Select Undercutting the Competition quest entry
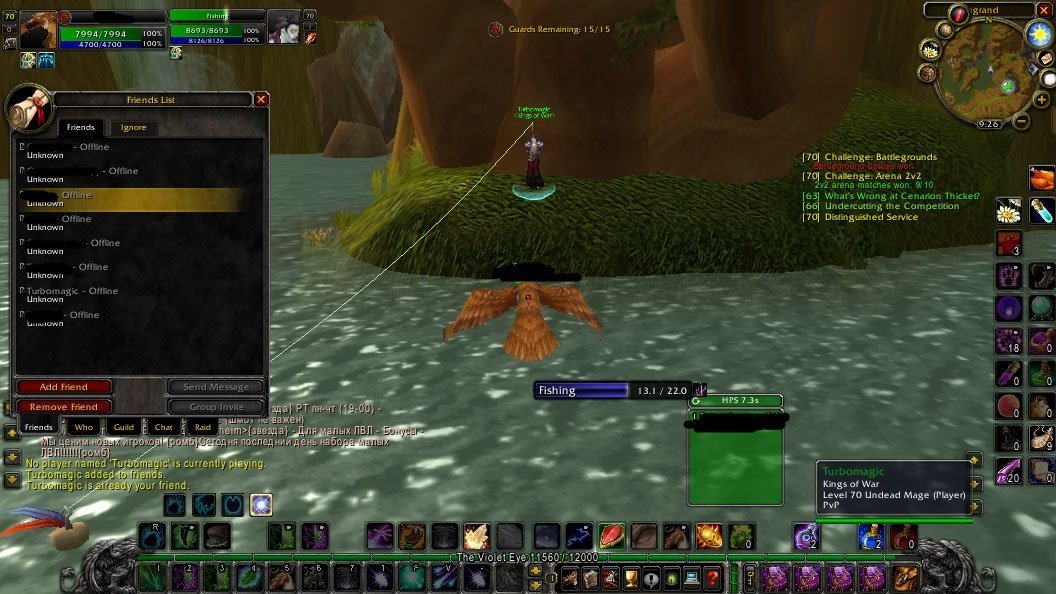This screenshot has width=1056, height=594. click(x=891, y=207)
